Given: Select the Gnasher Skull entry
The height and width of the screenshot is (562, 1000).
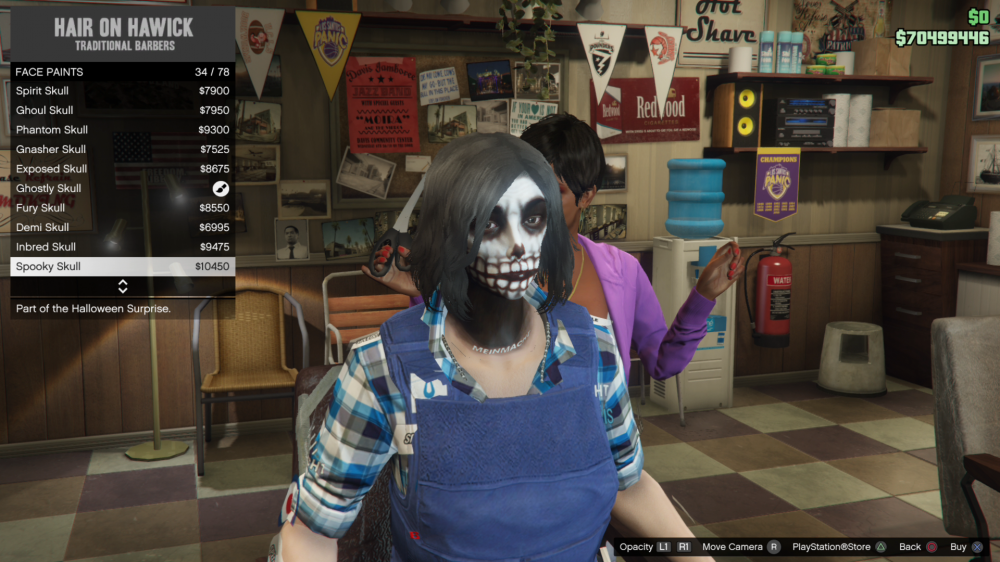Looking at the screenshot, I should (x=122, y=149).
